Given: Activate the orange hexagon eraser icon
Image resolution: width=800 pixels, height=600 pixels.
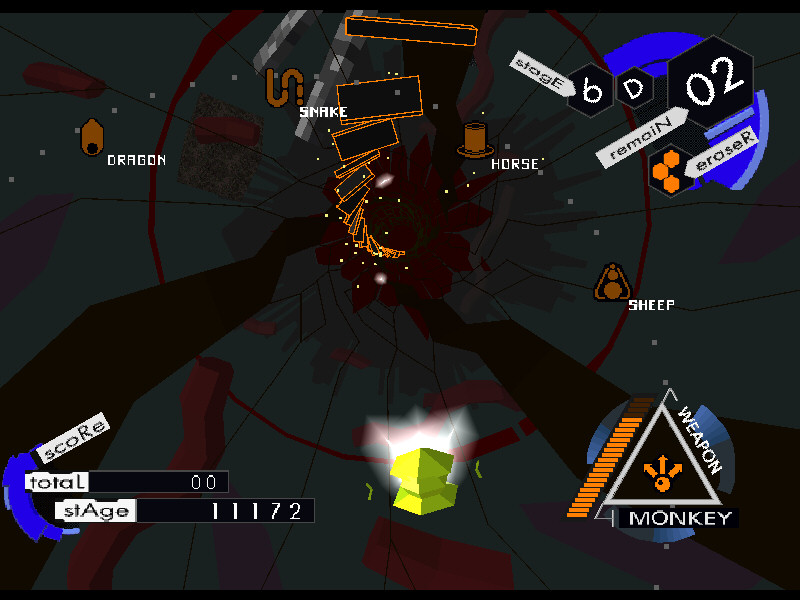Looking at the screenshot, I should point(669,170).
